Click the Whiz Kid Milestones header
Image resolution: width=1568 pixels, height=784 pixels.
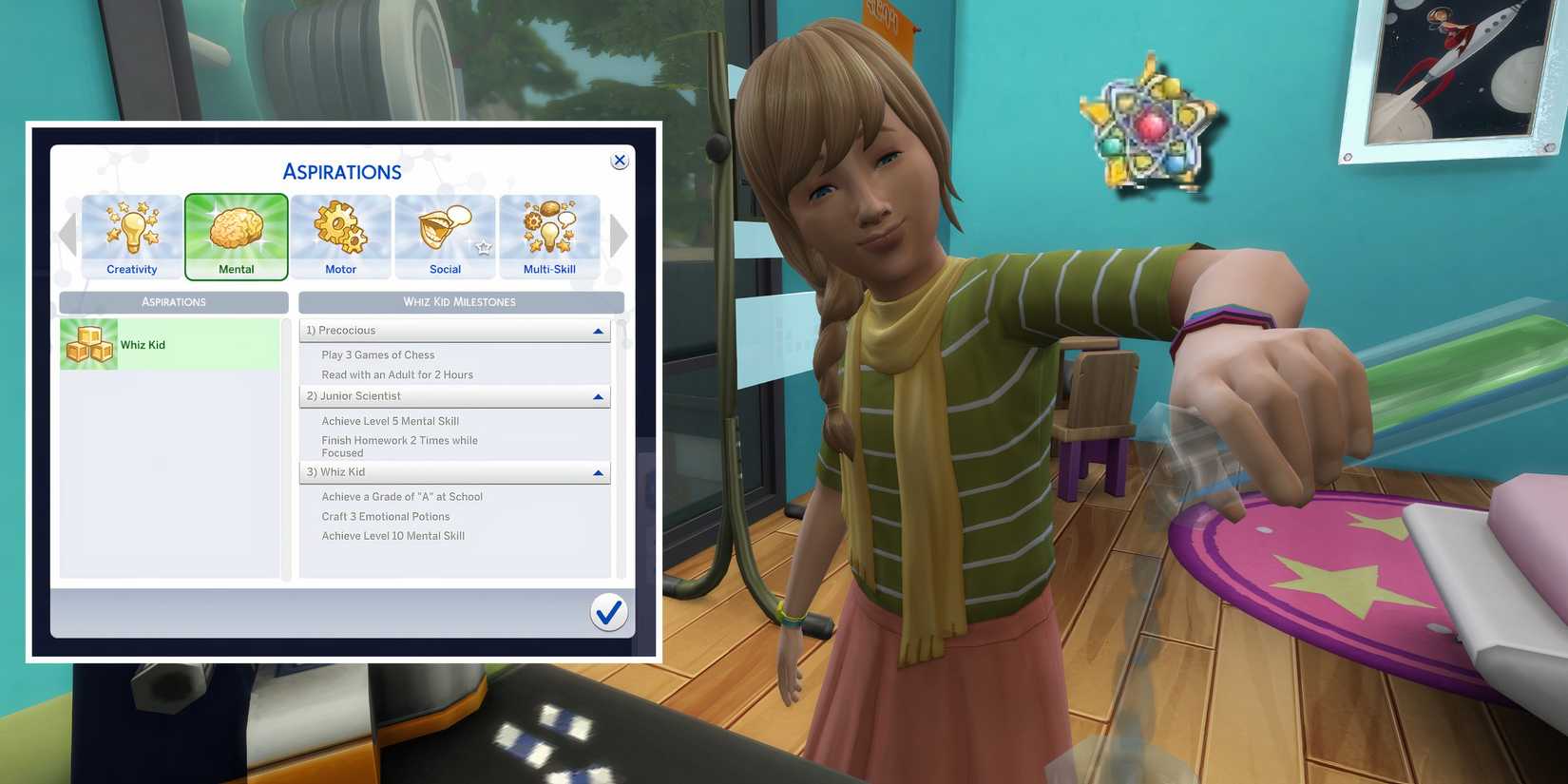[461, 301]
